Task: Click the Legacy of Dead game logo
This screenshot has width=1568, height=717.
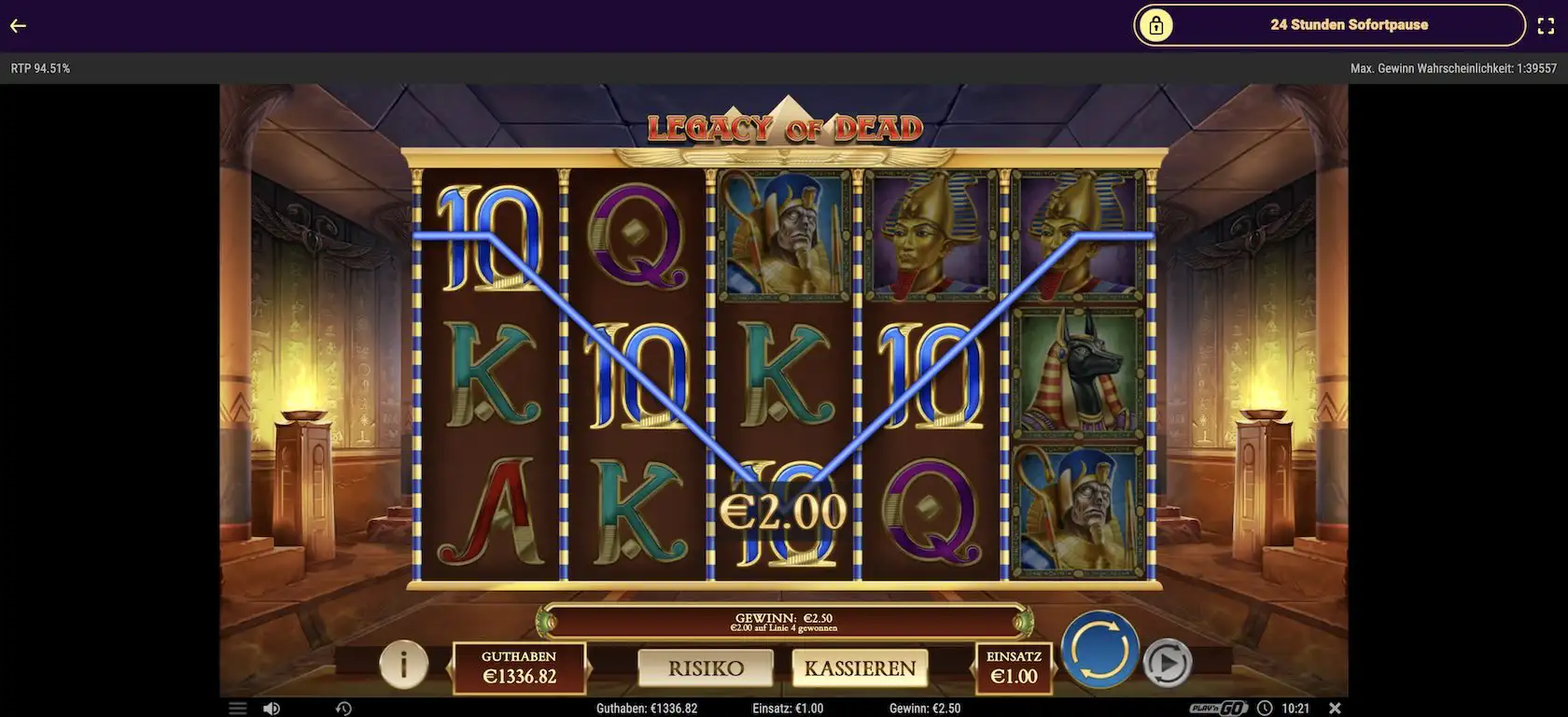Action: click(784, 127)
